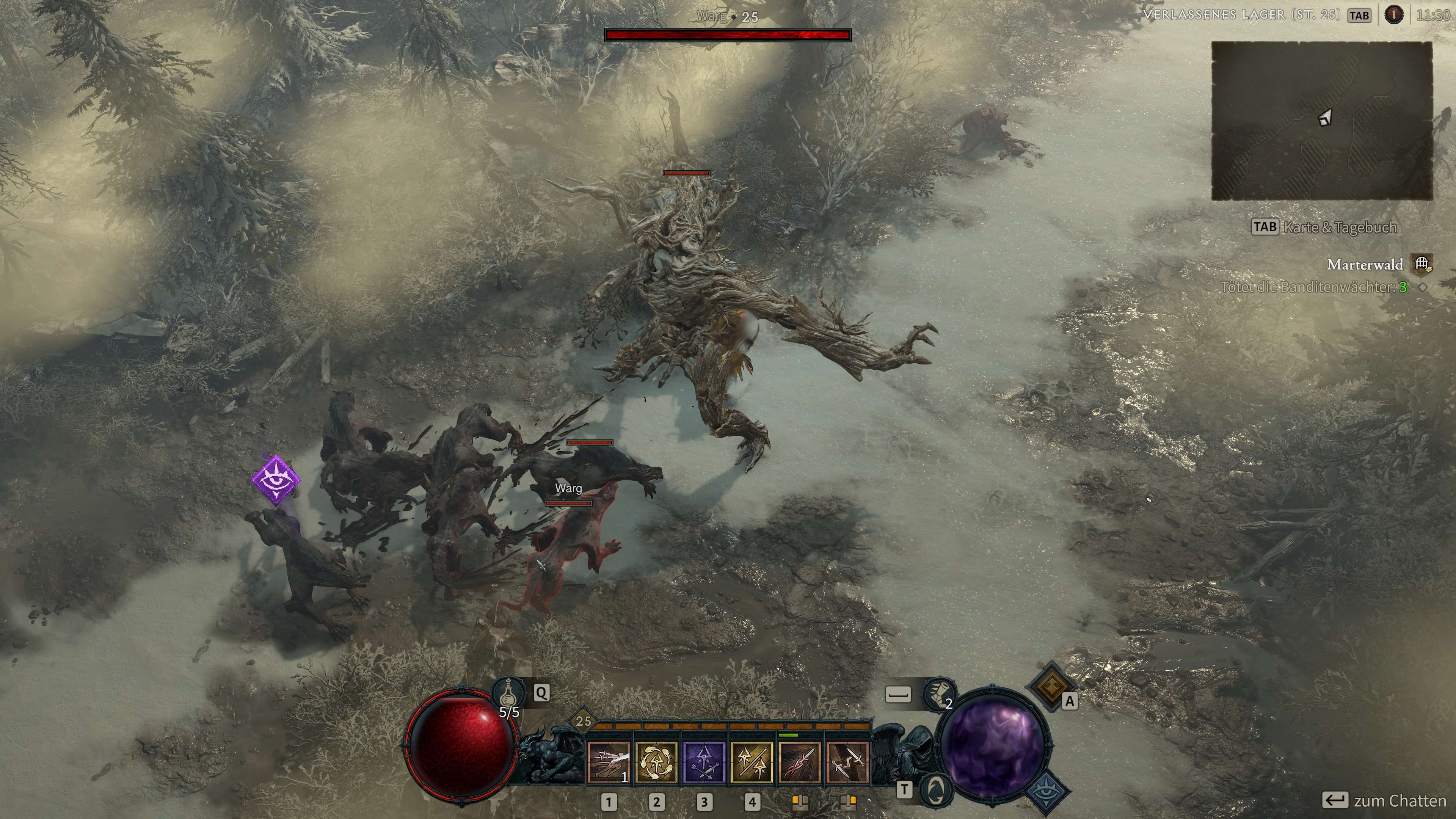This screenshot has height=819, width=1456.
Task: Trigger the purple crossed arrow and dagger skill
Action: [704, 763]
